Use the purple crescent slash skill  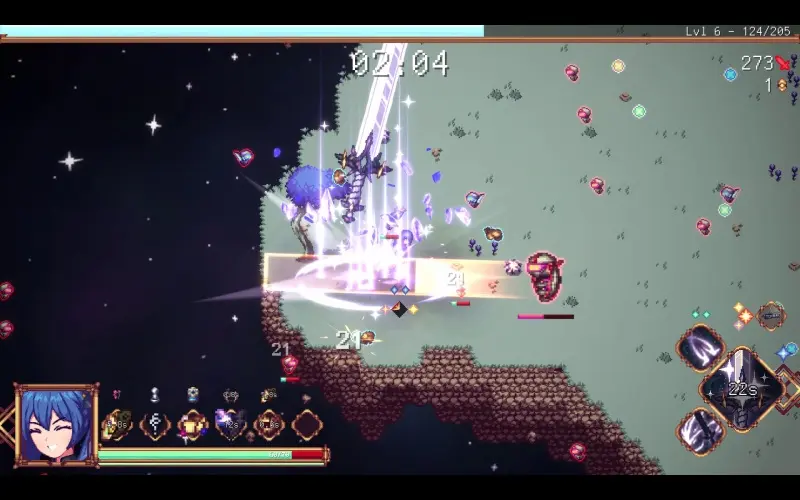700,349
